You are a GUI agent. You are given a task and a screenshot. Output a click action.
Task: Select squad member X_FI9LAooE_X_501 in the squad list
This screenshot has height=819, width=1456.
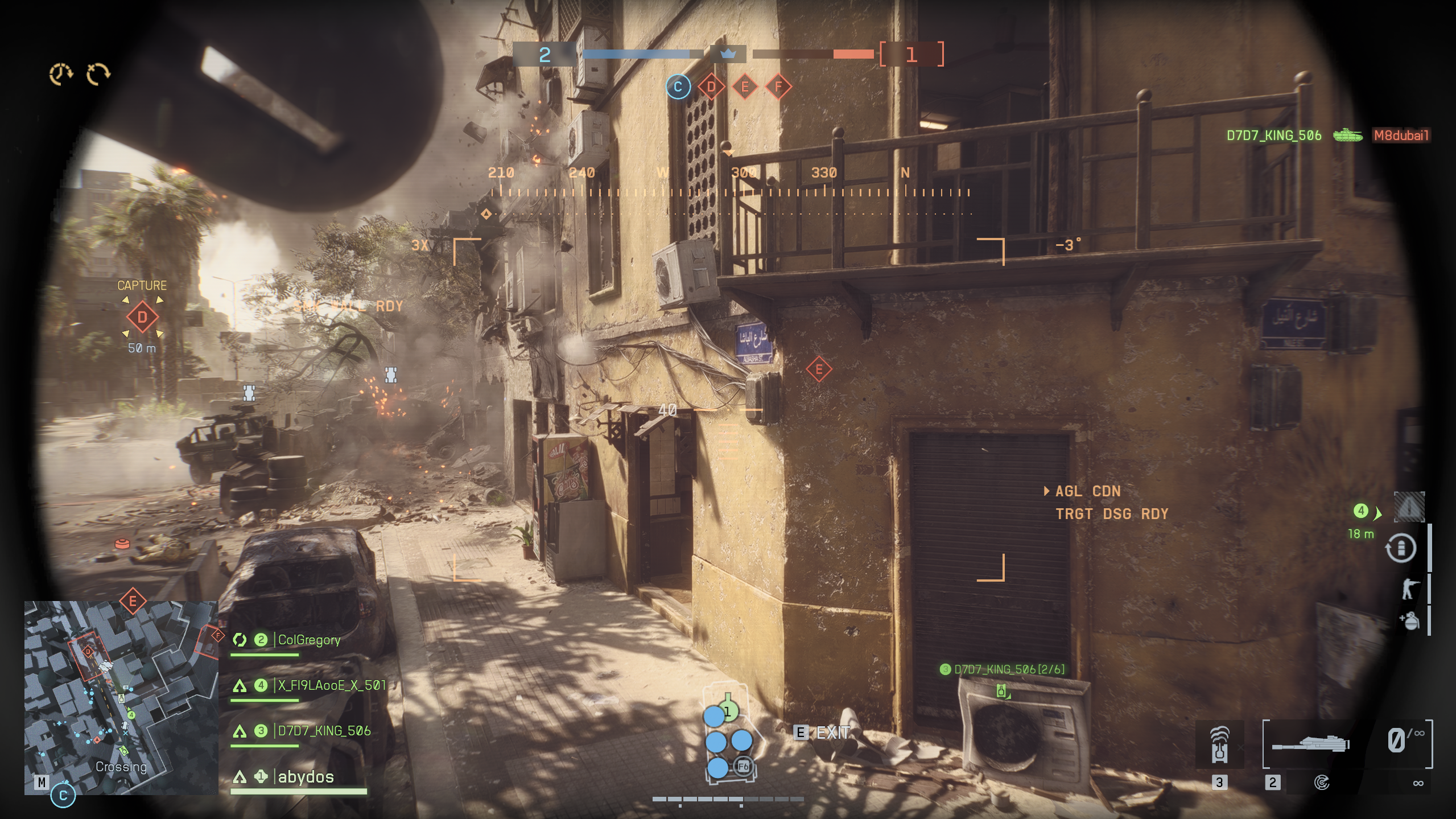(331, 686)
